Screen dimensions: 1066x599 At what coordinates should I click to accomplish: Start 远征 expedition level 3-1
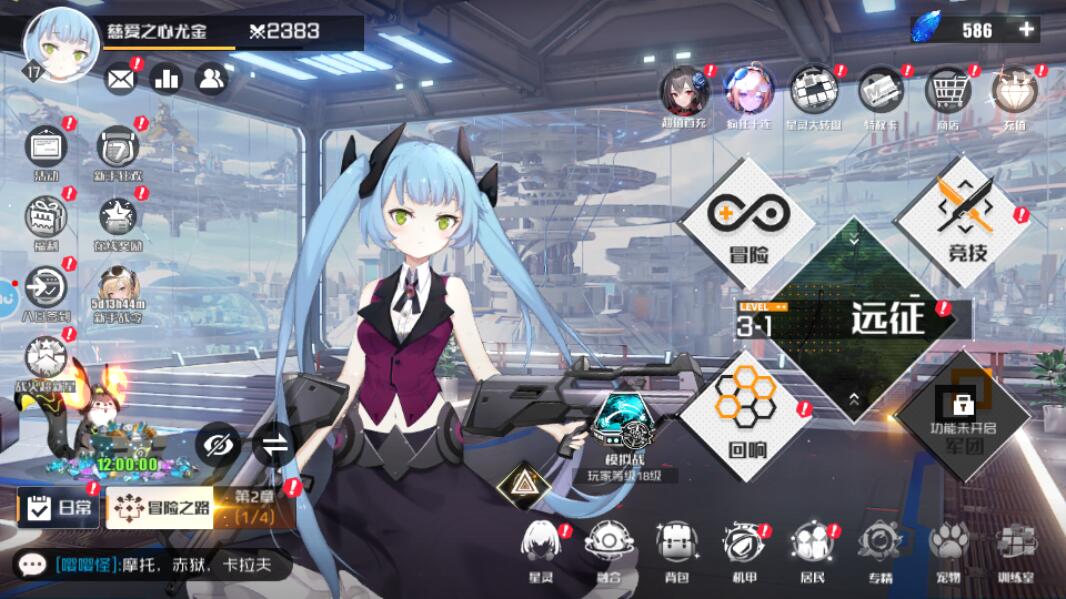tap(855, 319)
